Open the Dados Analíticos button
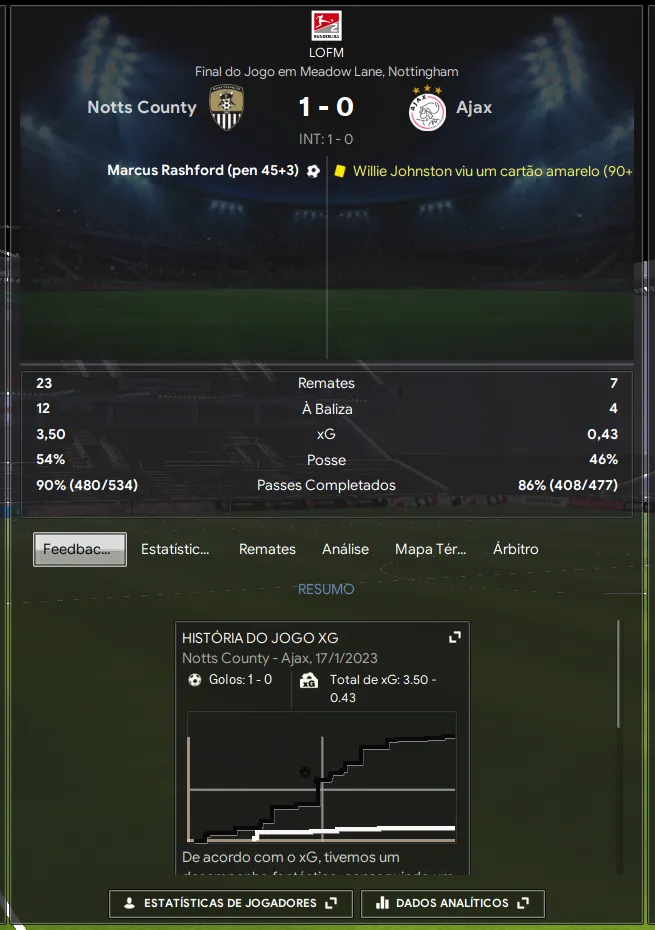The height and width of the screenshot is (930, 655). pyautogui.click(x=453, y=903)
